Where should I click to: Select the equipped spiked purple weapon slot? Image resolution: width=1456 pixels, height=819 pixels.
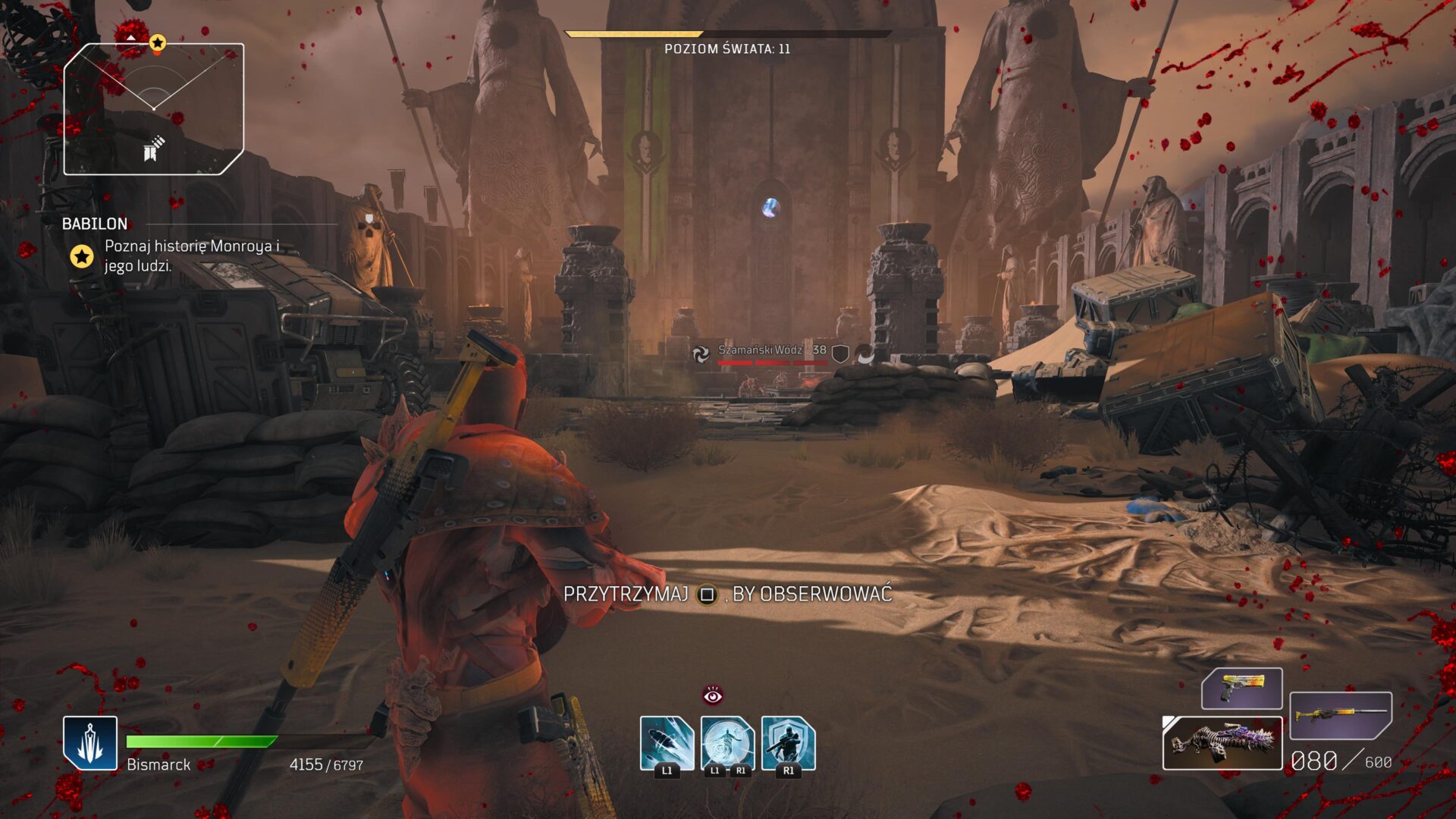pos(1222,743)
